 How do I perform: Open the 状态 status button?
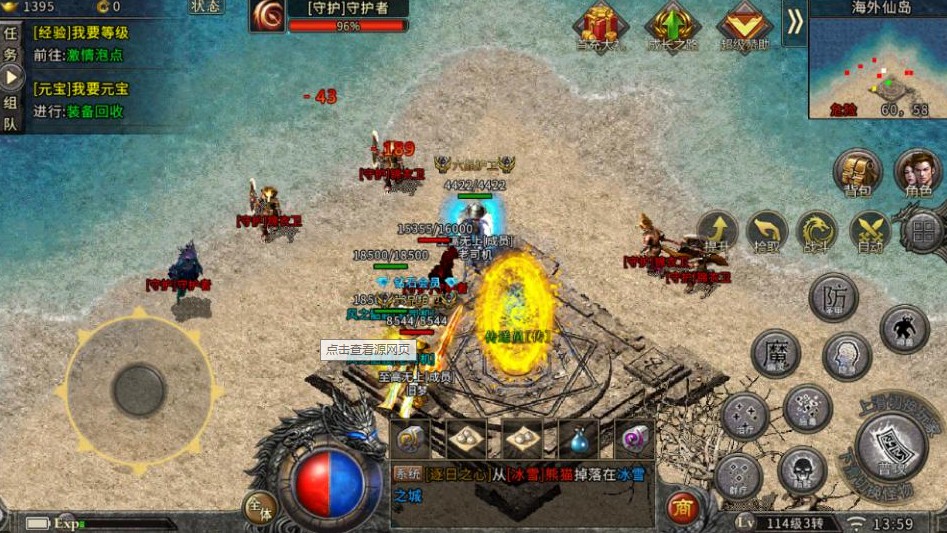coord(206,7)
